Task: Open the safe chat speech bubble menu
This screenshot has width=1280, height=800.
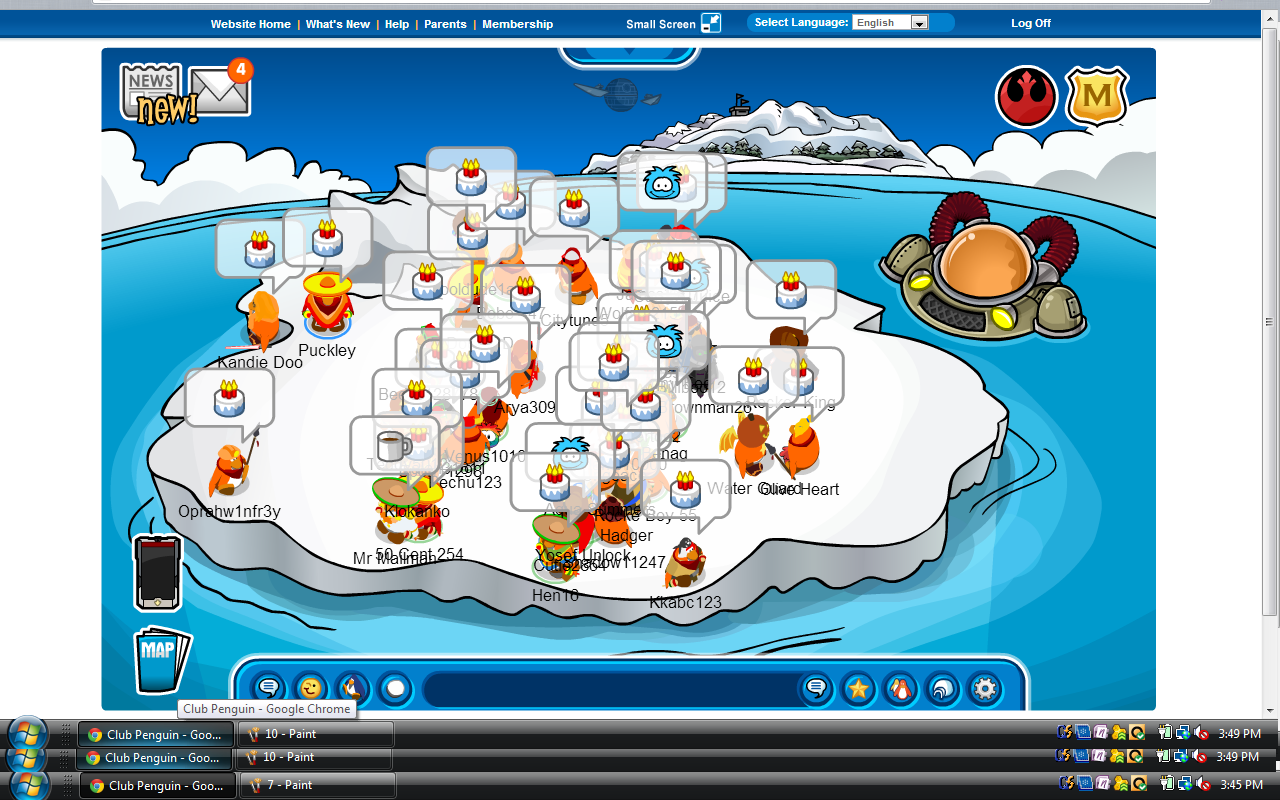Action: (x=268, y=688)
